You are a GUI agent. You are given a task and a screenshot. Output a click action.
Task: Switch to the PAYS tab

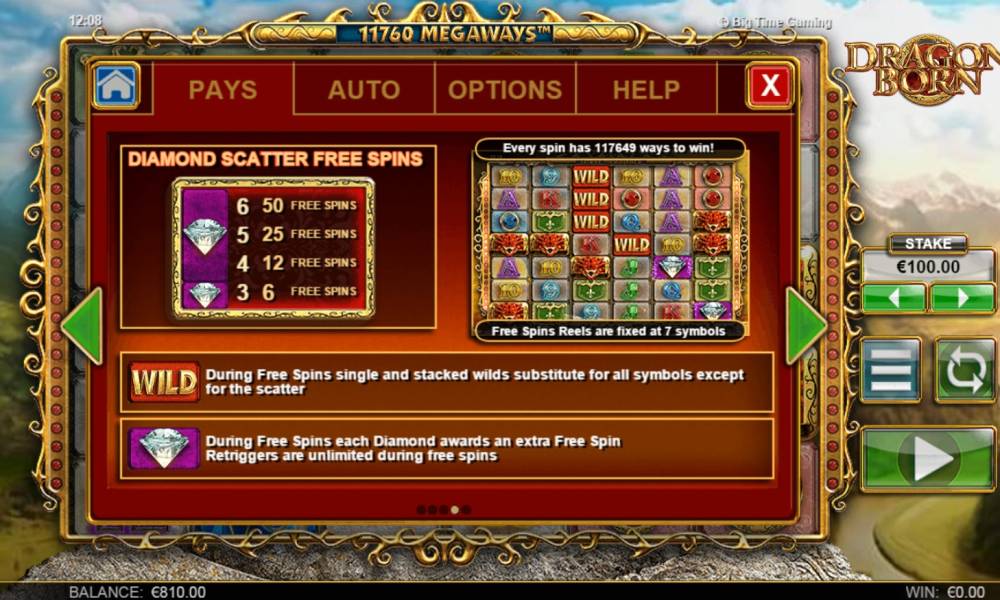[x=222, y=89]
